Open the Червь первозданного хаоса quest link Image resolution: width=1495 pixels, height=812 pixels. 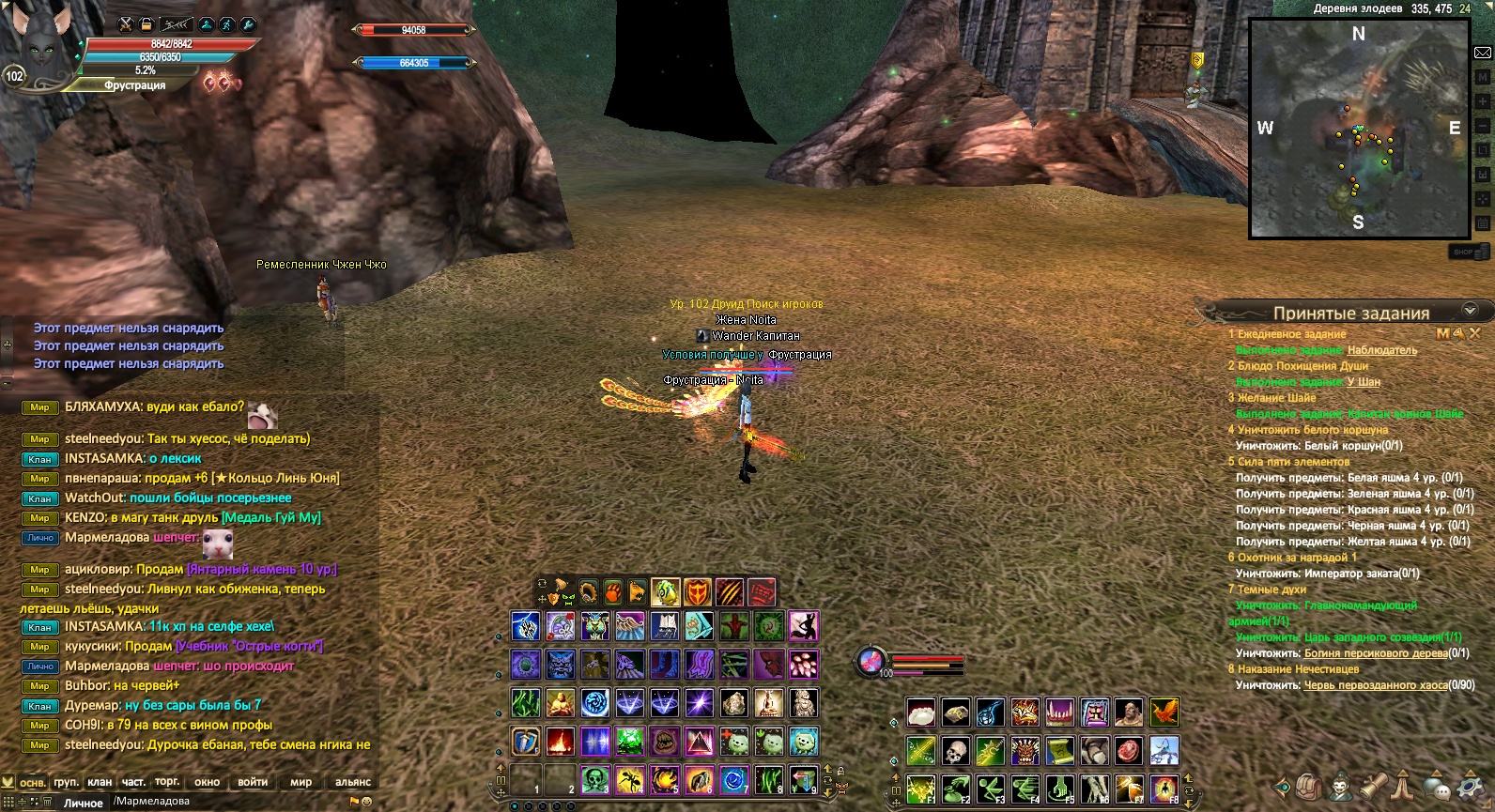pos(1376,685)
